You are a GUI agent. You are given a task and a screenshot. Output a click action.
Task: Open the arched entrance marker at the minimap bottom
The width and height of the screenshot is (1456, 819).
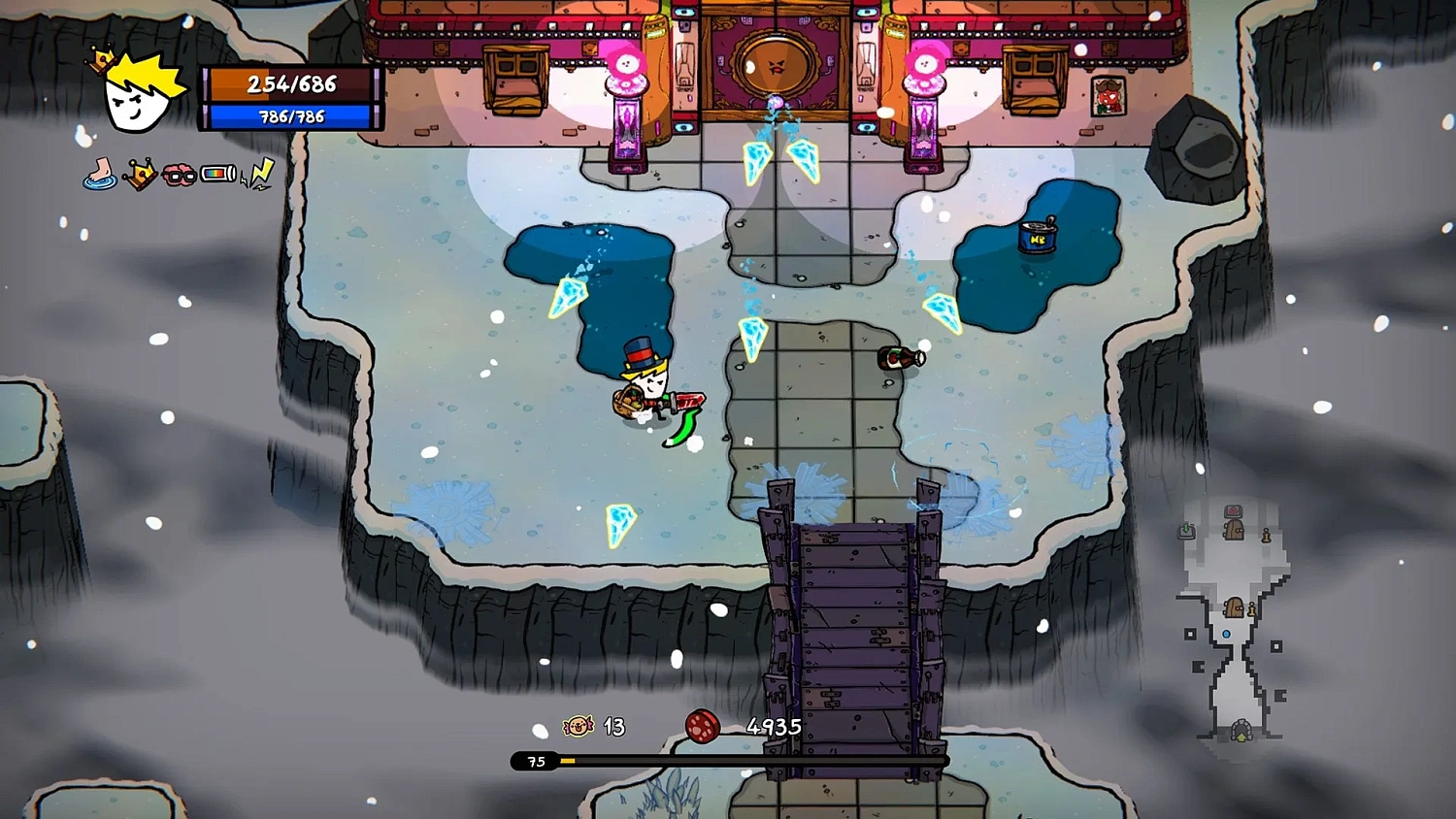(x=1241, y=731)
